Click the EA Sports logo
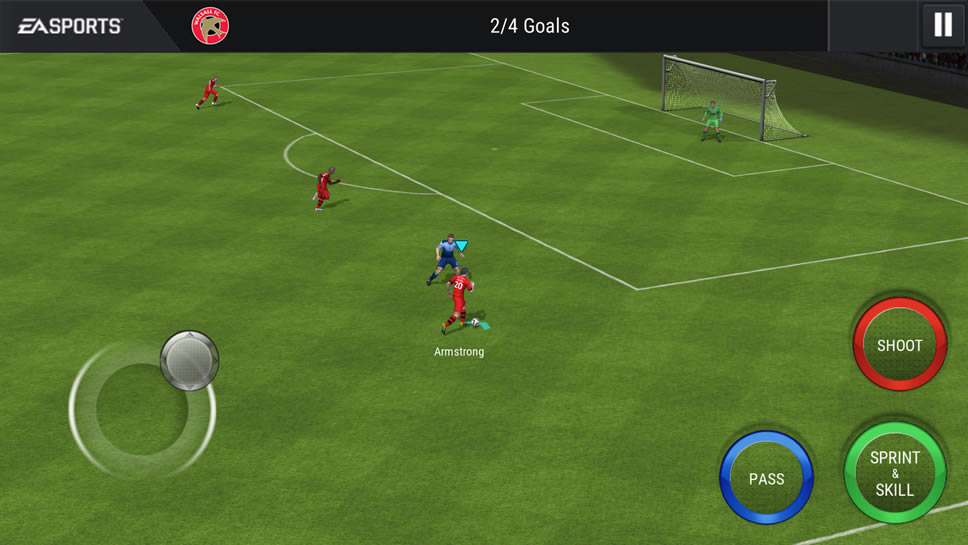968x545 pixels. tap(70, 26)
